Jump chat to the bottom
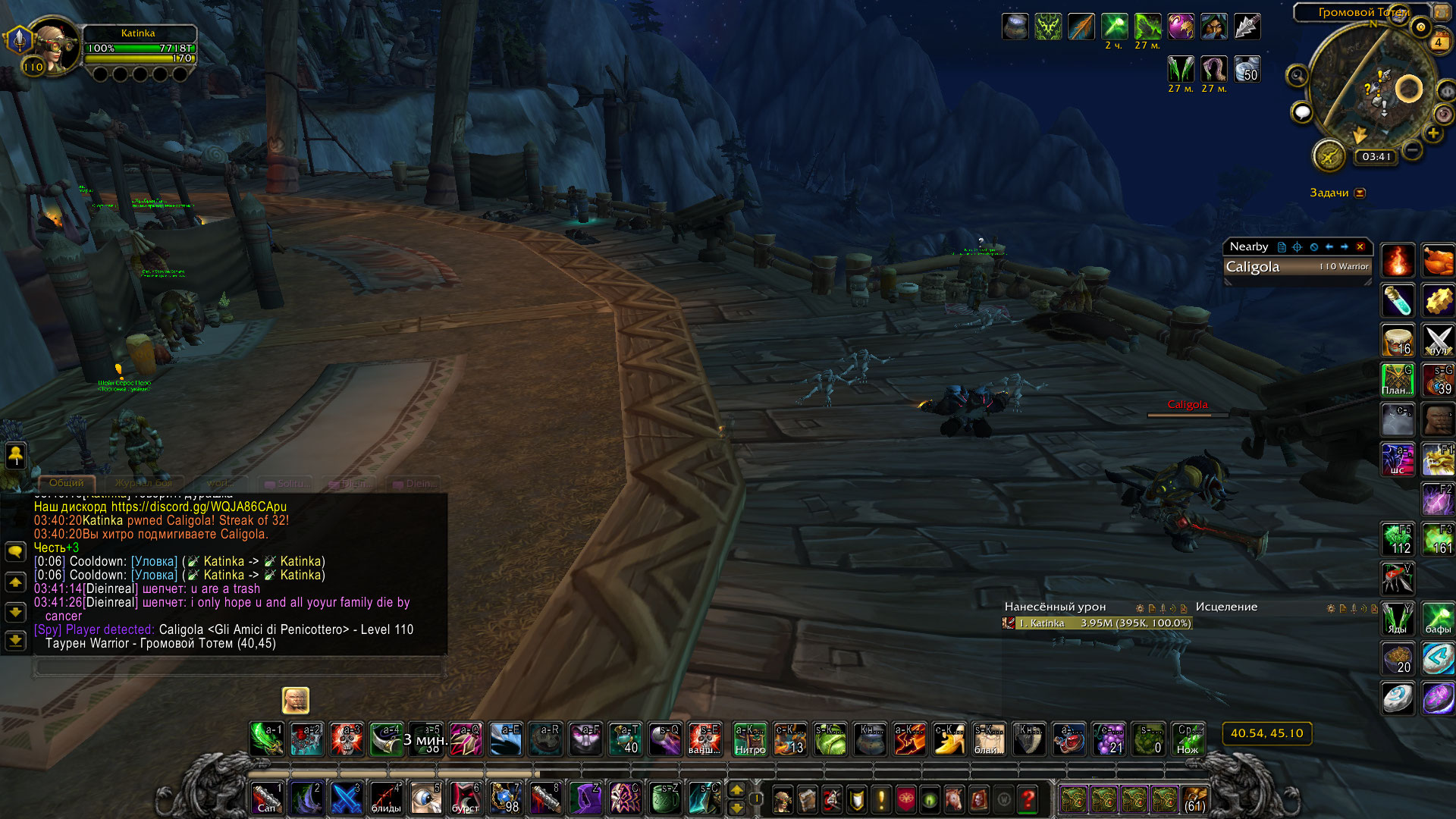Image resolution: width=1456 pixels, height=819 pixels. pyautogui.click(x=15, y=641)
